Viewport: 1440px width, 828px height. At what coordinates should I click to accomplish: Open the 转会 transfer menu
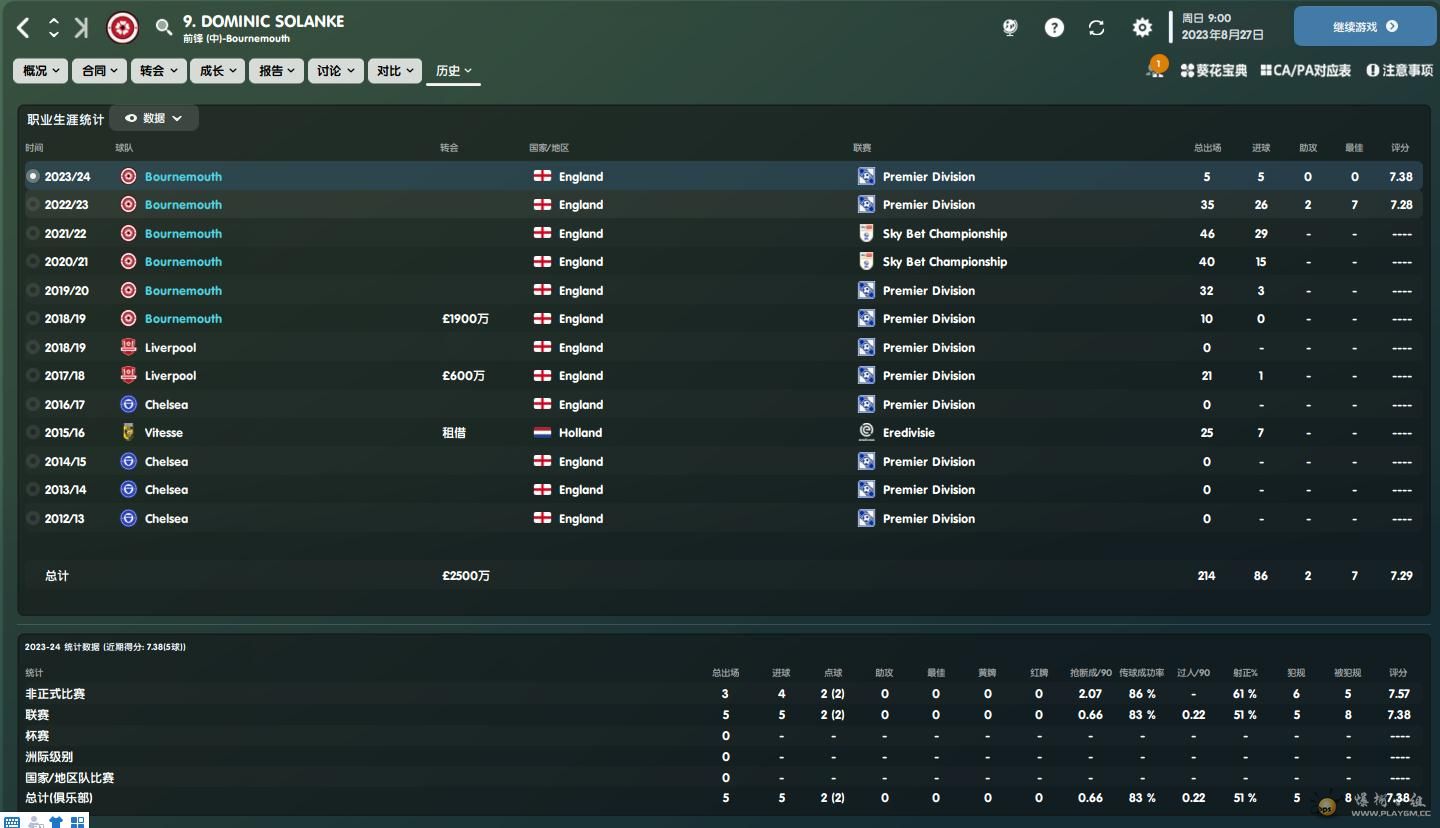(158, 71)
